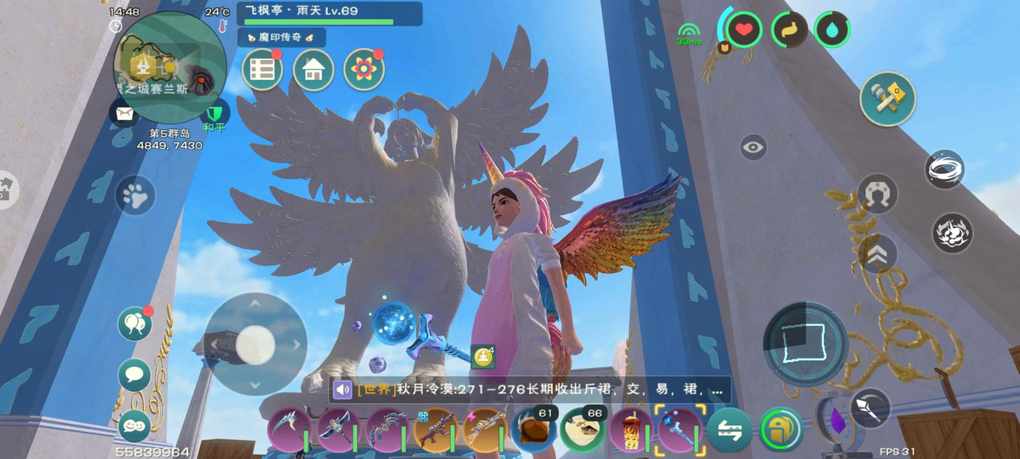Open the balloons social icon
The width and height of the screenshot is (1020, 459).
pos(134,323)
